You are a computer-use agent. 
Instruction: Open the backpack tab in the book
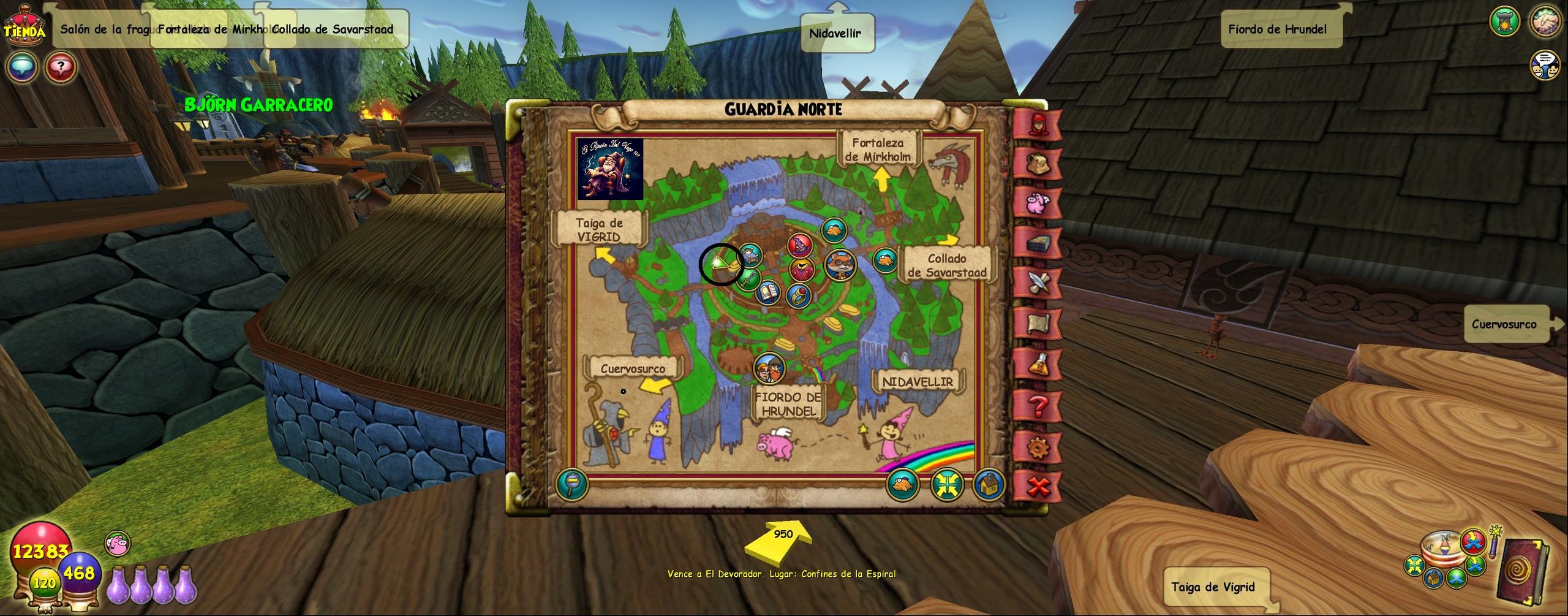tap(1038, 164)
